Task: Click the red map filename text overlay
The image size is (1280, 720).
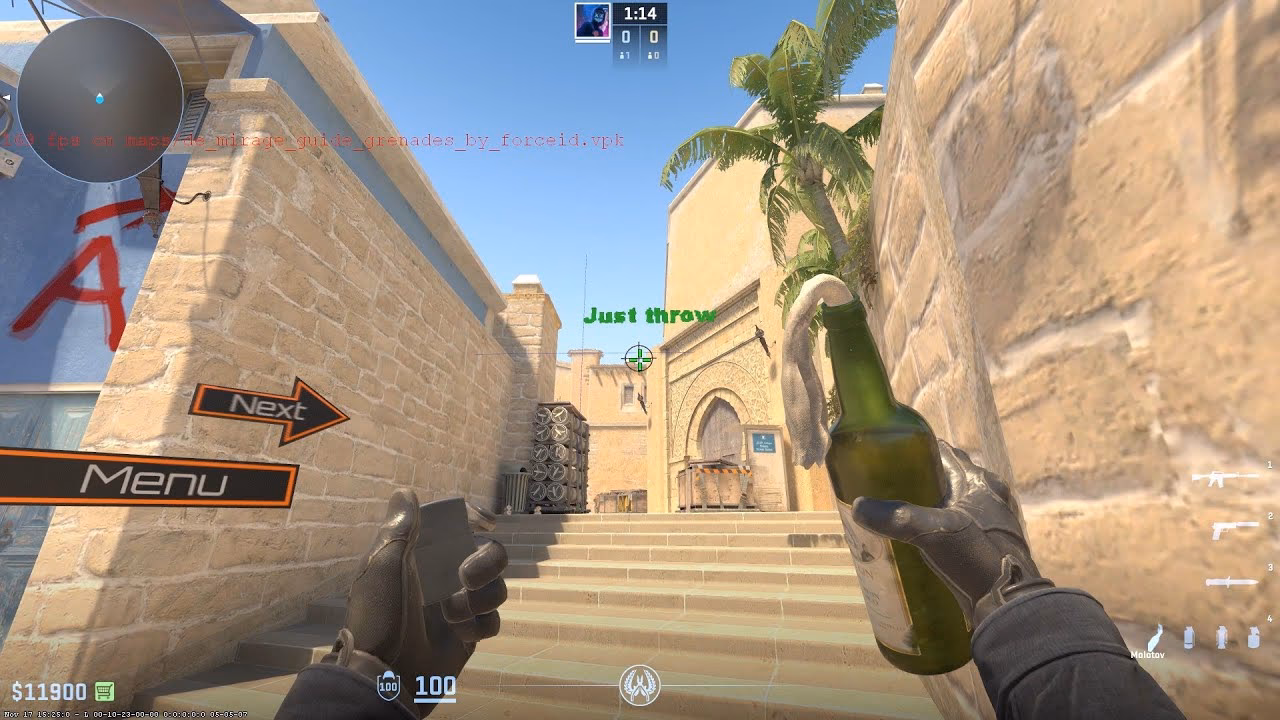Action: click(x=310, y=140)
